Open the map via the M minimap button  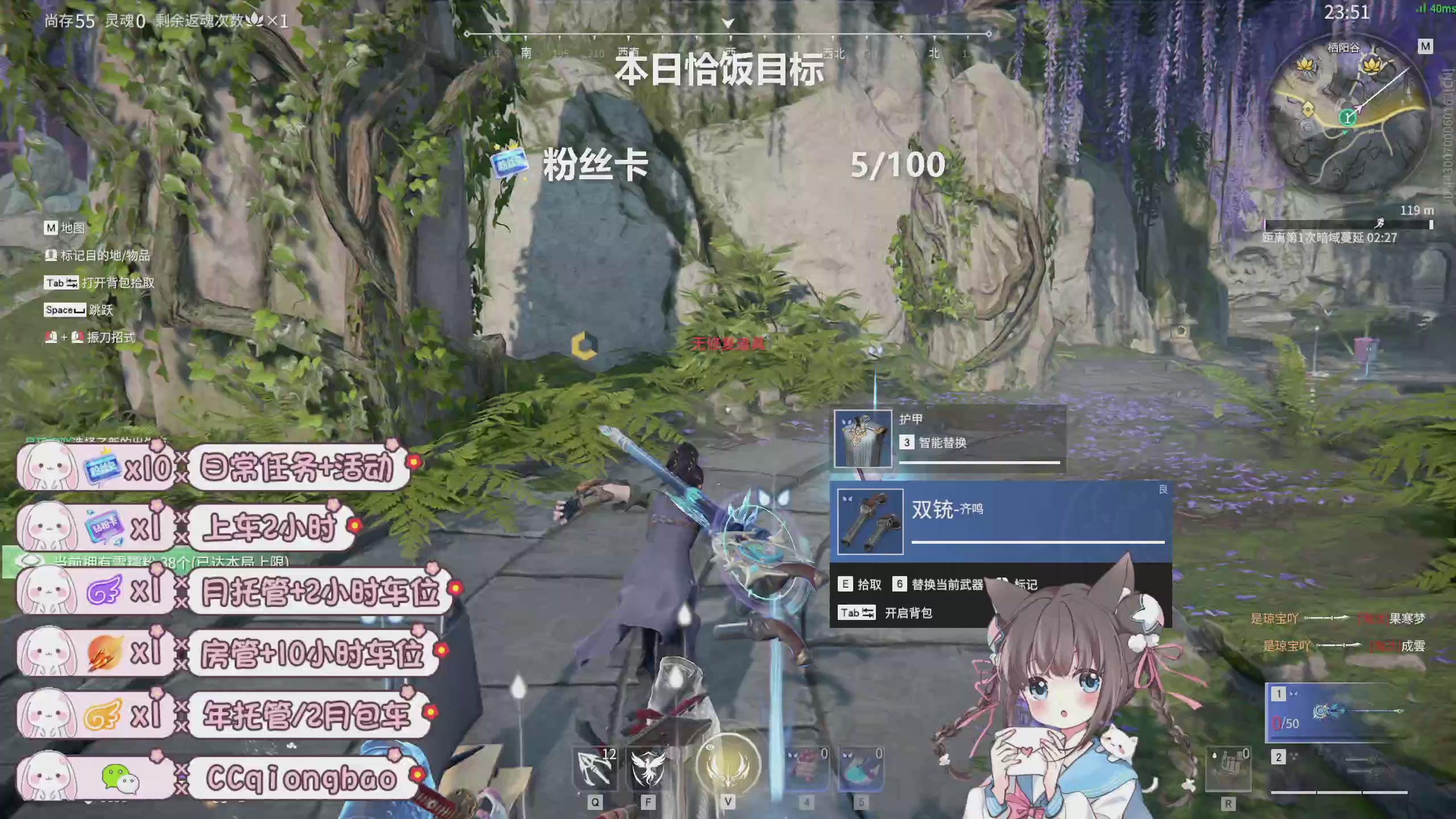[1425, 46]
